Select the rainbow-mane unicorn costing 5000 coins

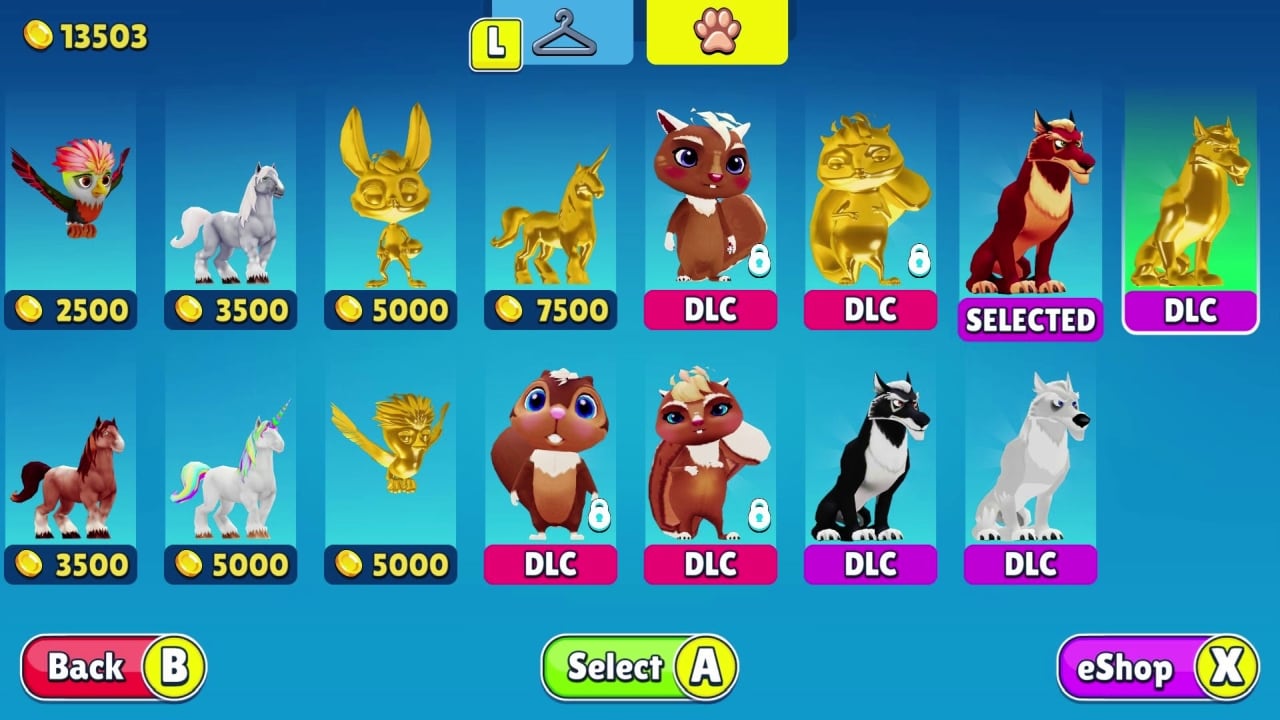[x=231, y=460]
